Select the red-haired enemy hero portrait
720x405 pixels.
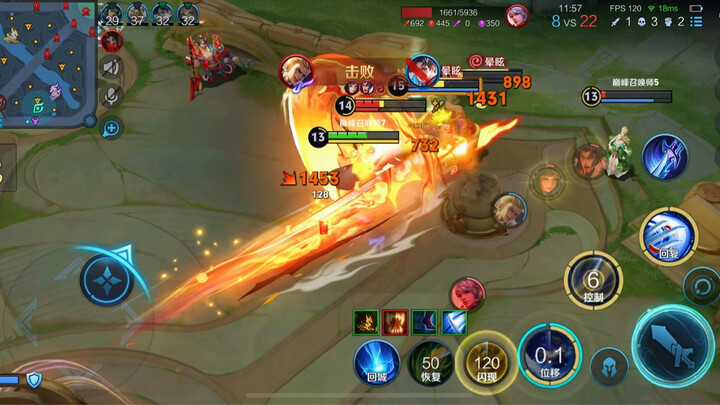[x=466, y=293]
